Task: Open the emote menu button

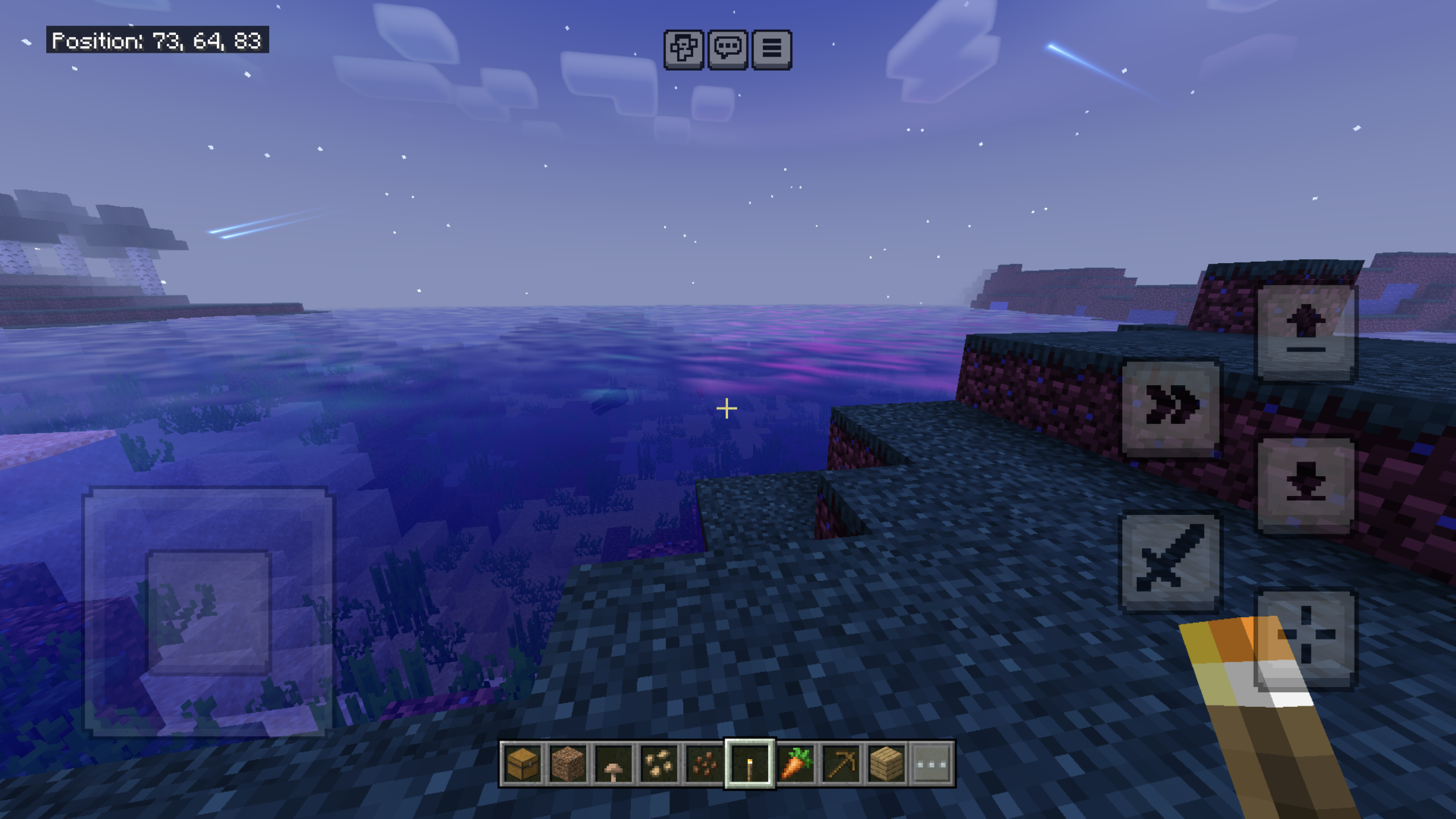Action: click(683, 49)
